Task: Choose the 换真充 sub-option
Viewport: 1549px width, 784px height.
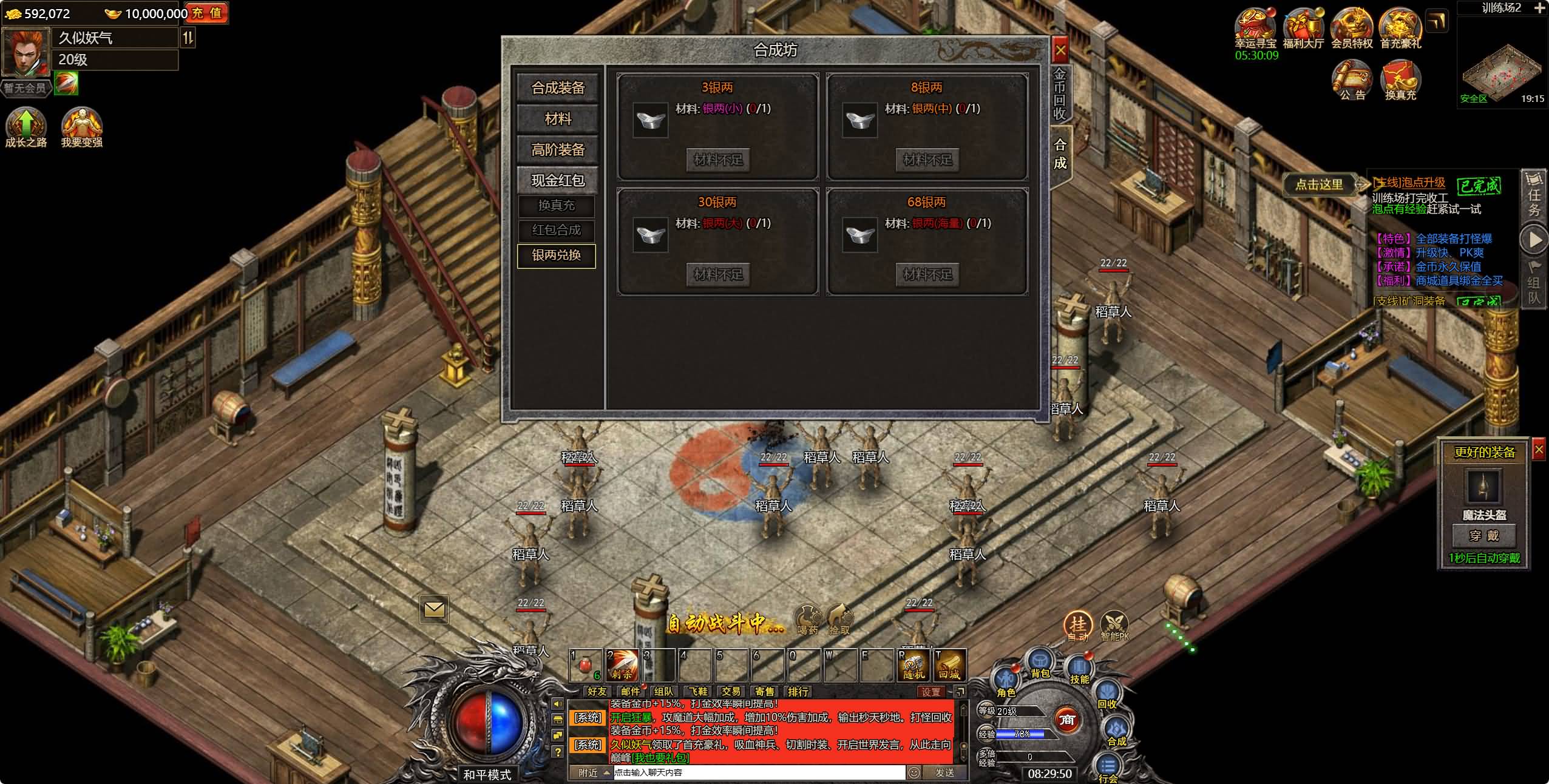Action: (556, 206)
